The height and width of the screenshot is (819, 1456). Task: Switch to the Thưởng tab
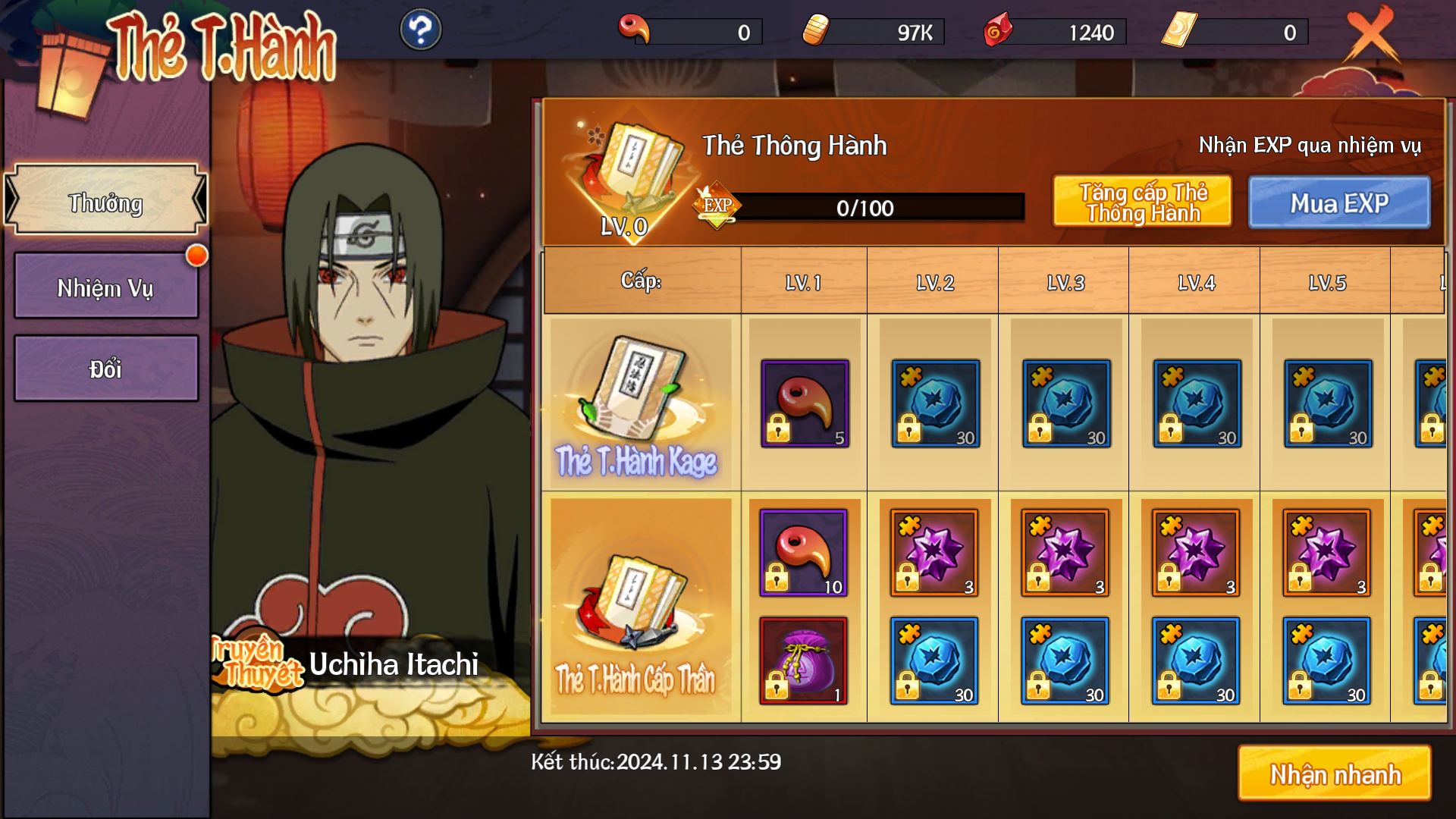(105, 201)
